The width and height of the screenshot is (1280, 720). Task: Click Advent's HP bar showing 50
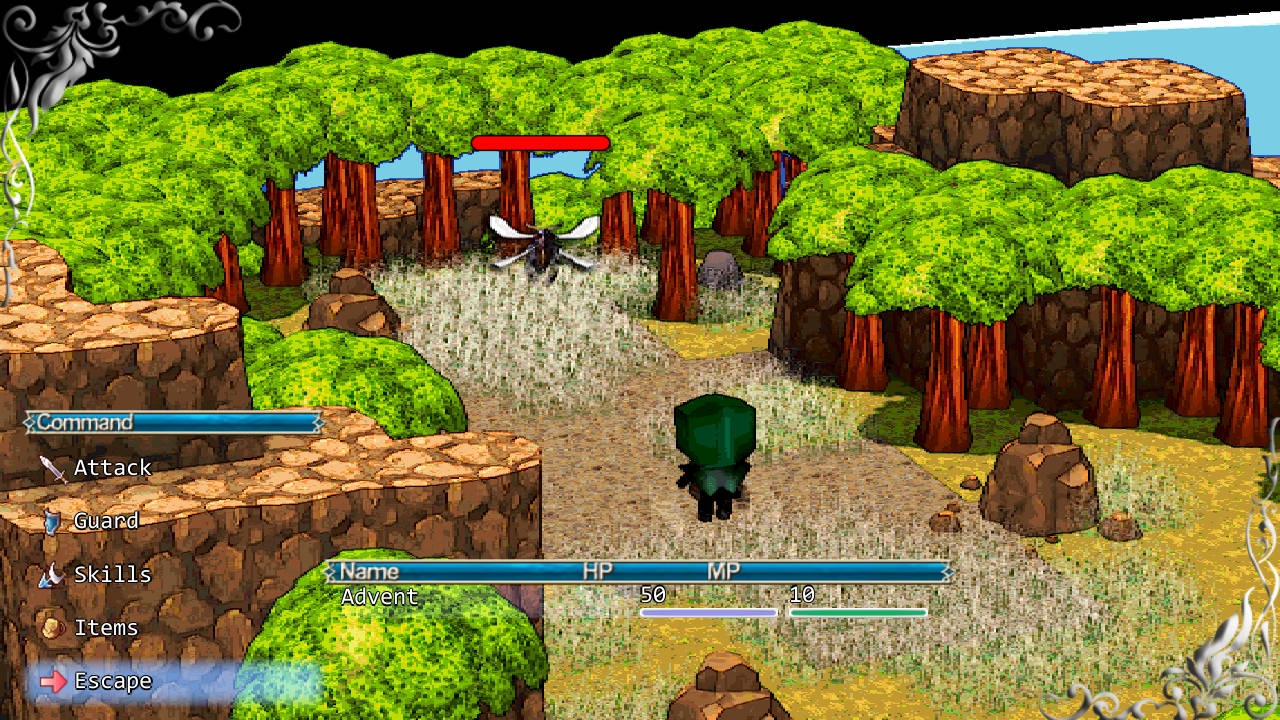pos(710,611)
